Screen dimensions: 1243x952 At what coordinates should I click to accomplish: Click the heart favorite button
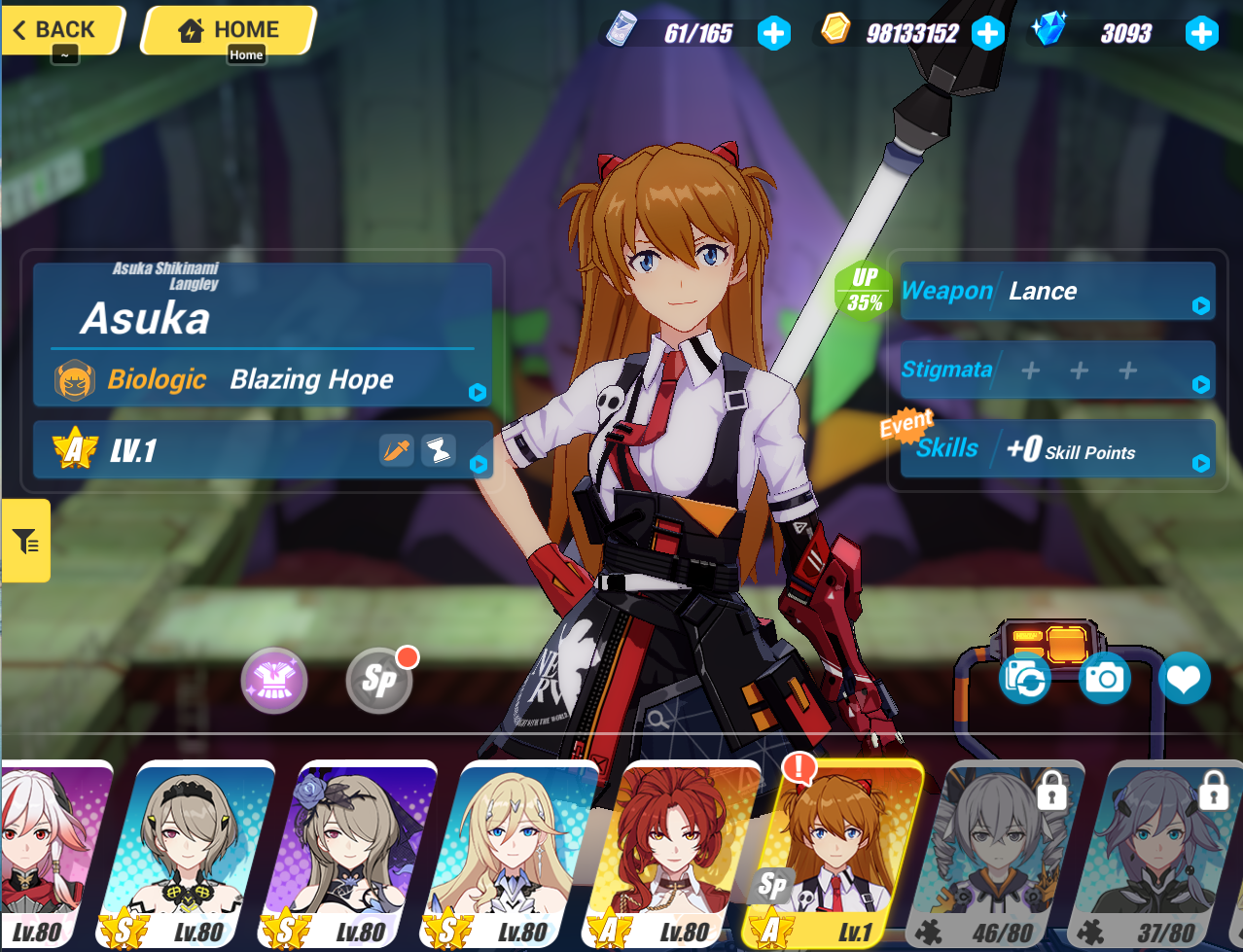click(x=1184, y=678)
